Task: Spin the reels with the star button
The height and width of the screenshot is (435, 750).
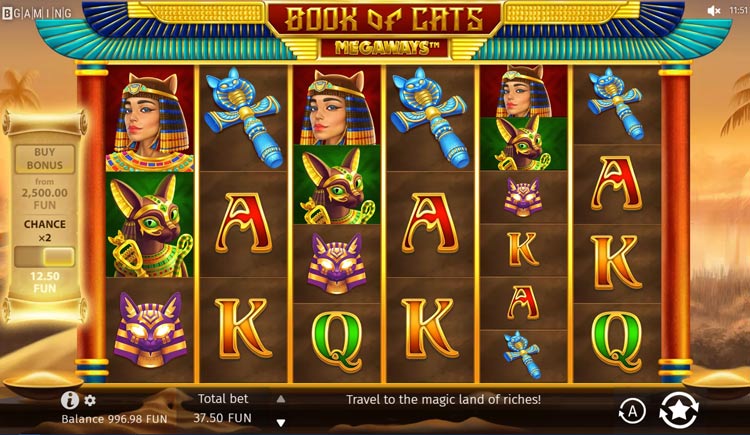Action: 680,409
